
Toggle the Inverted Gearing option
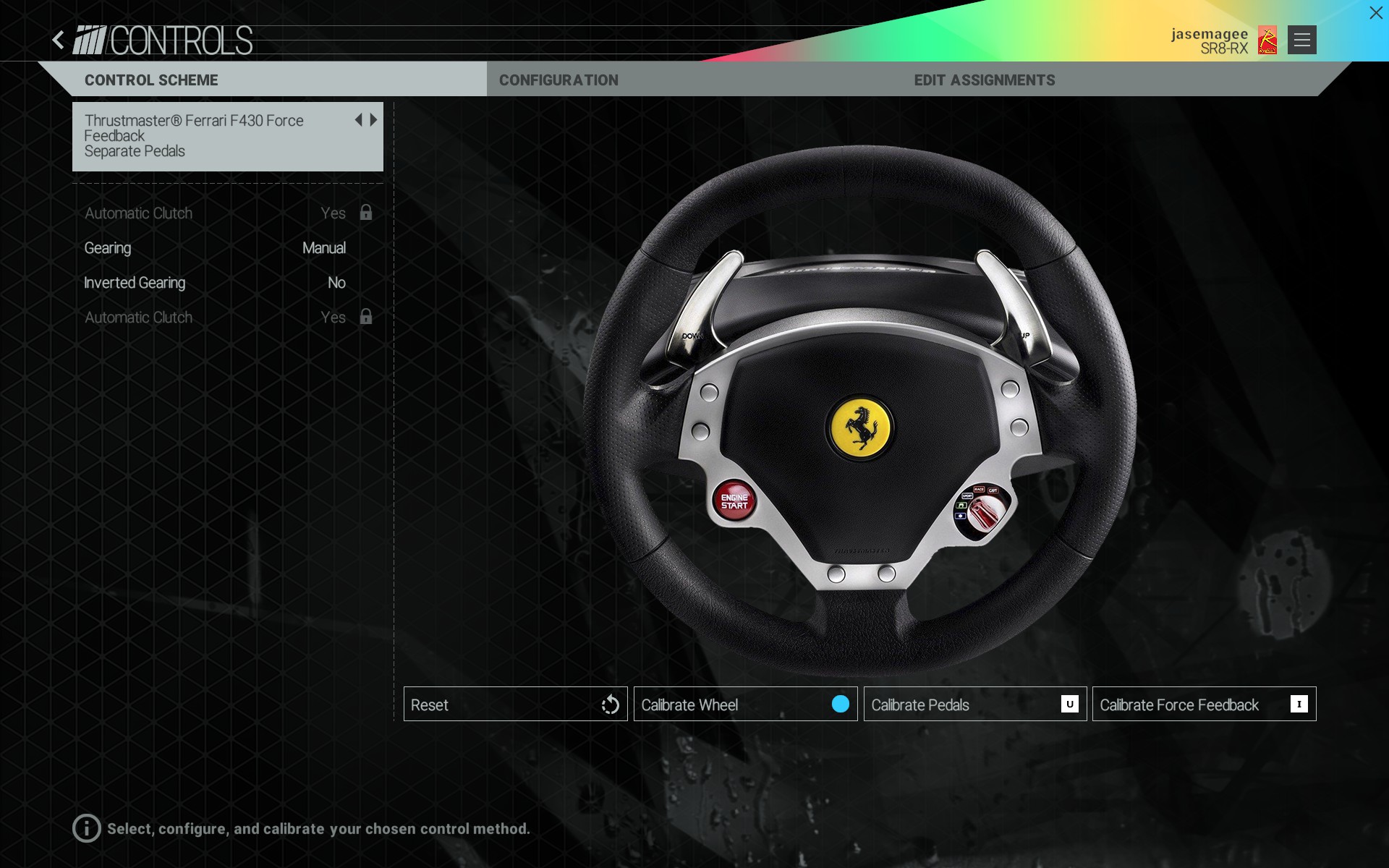[336, 283]
